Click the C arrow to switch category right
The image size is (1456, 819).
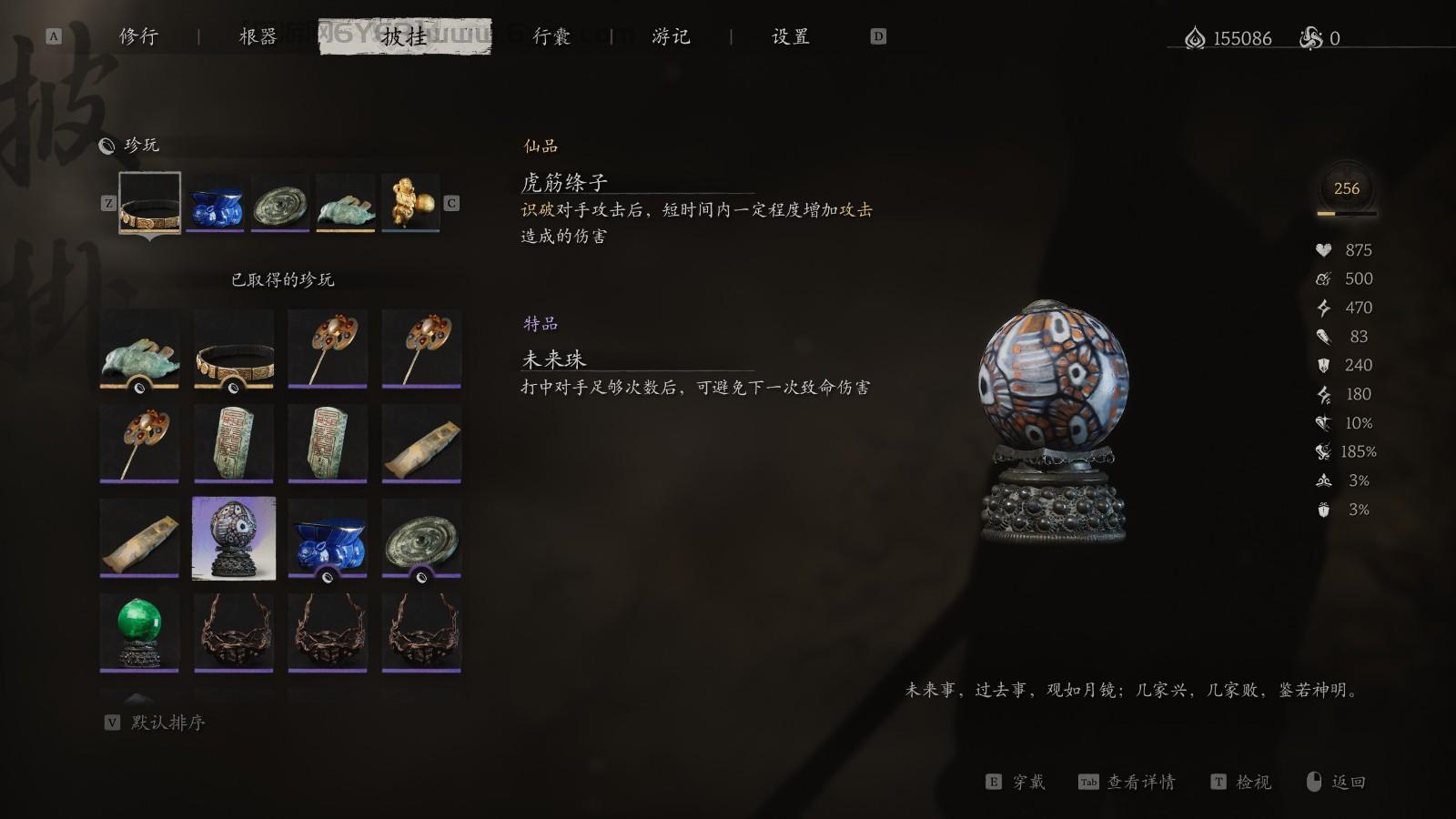(x=450, y=203)
